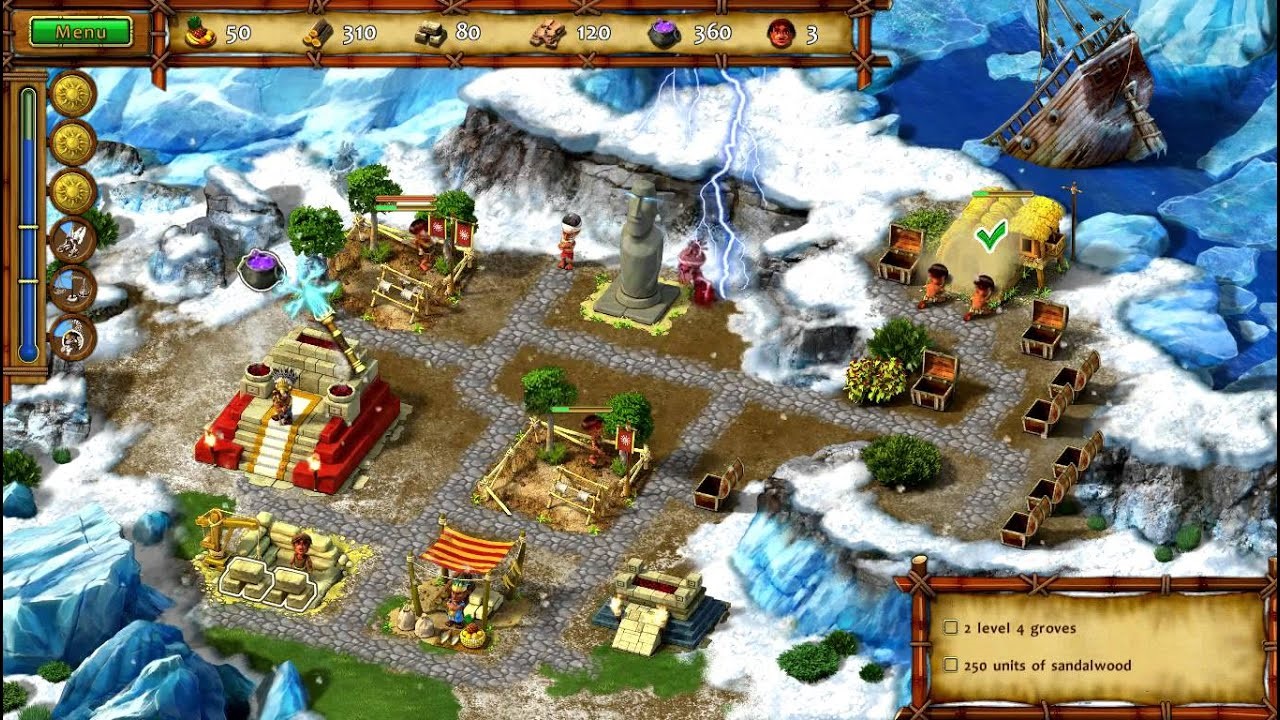Activate the worker head bonus icon
This screenshot has height=720, width=1280.
point(73,337)
